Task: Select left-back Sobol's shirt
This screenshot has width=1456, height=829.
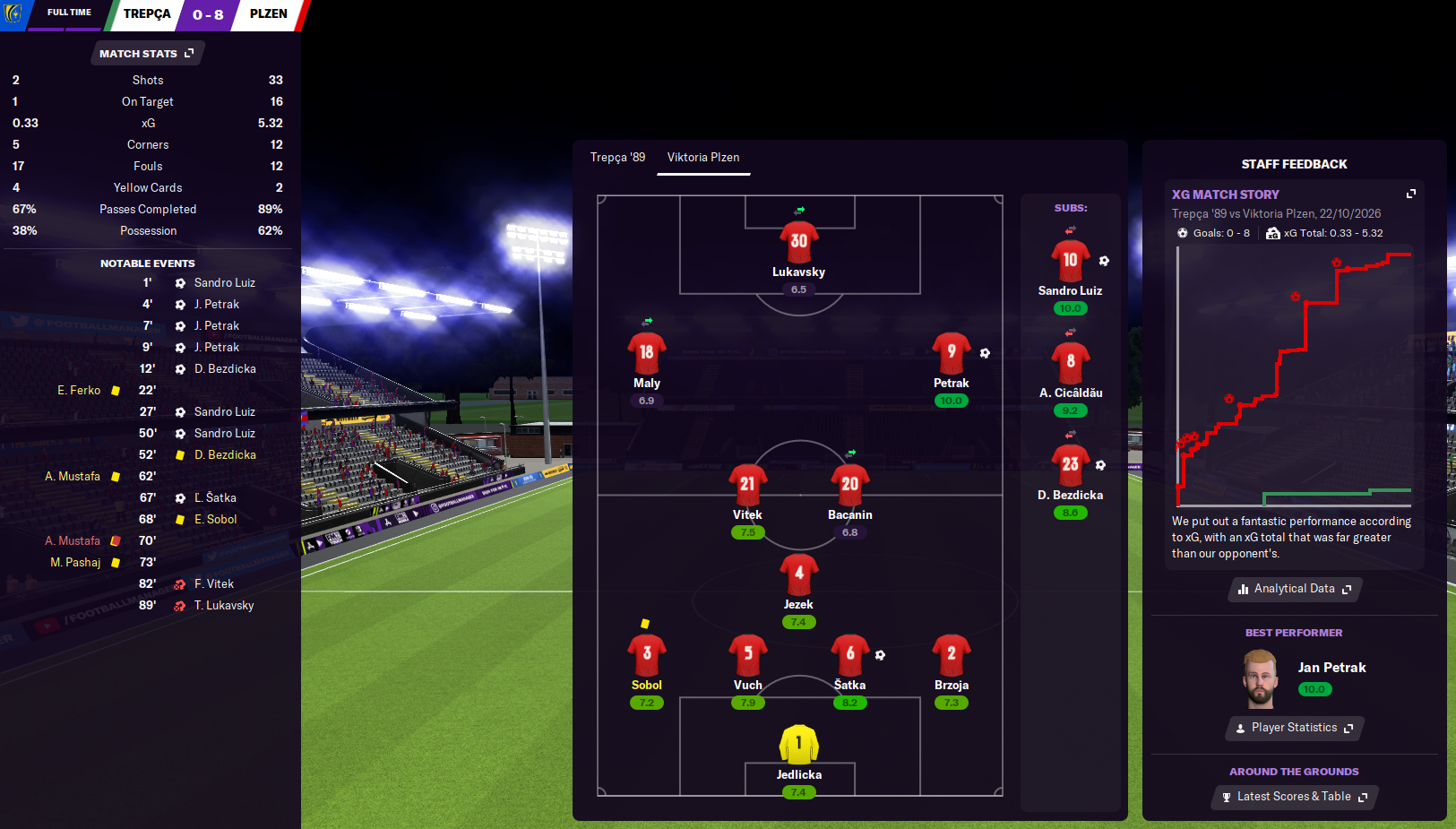Action: 647,655
